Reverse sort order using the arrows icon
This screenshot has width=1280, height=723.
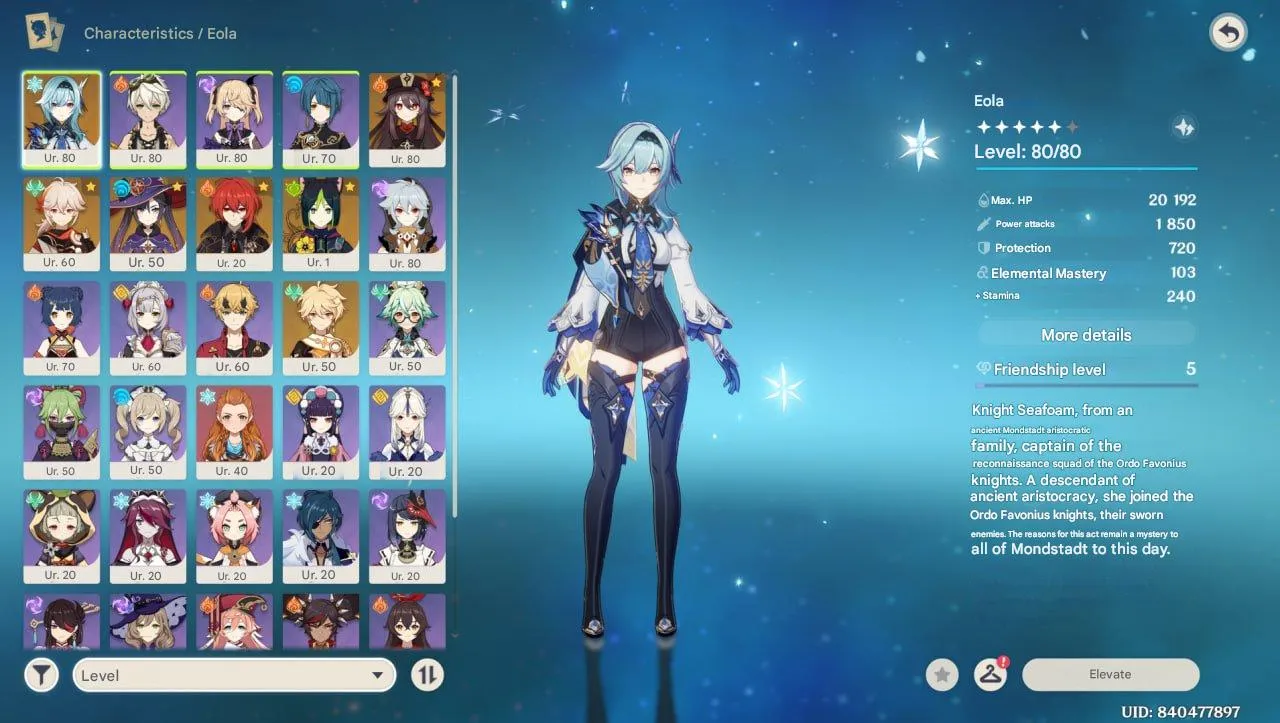(428, 675)
